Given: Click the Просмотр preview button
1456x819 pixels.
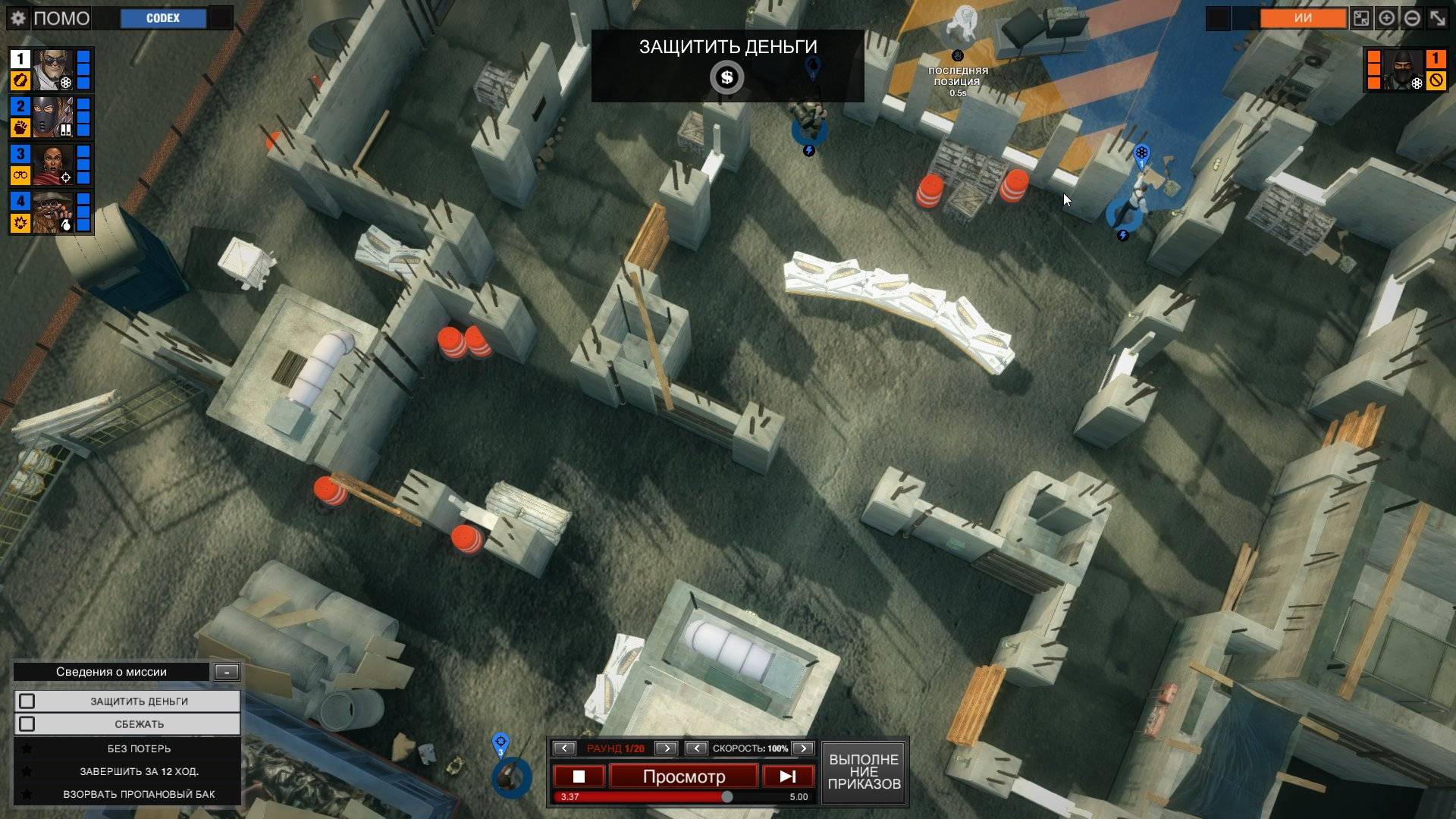Looking at the screenshot, I should (x=683, y=777).
